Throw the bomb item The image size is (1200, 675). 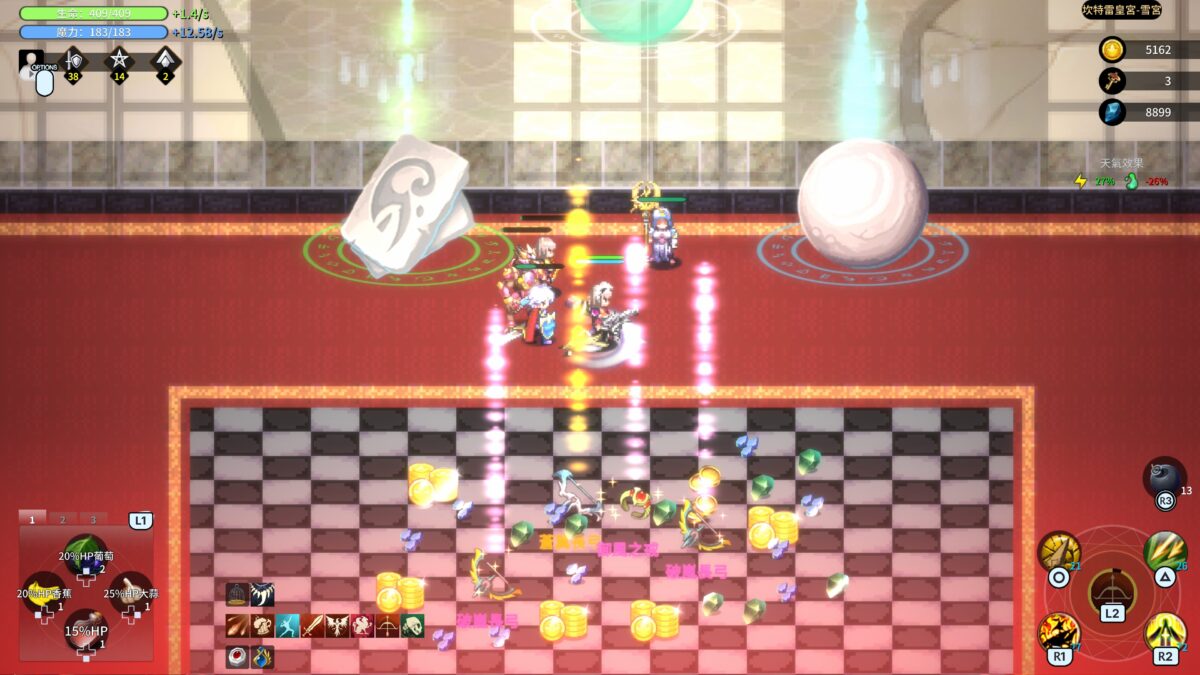pos(1163,477)
